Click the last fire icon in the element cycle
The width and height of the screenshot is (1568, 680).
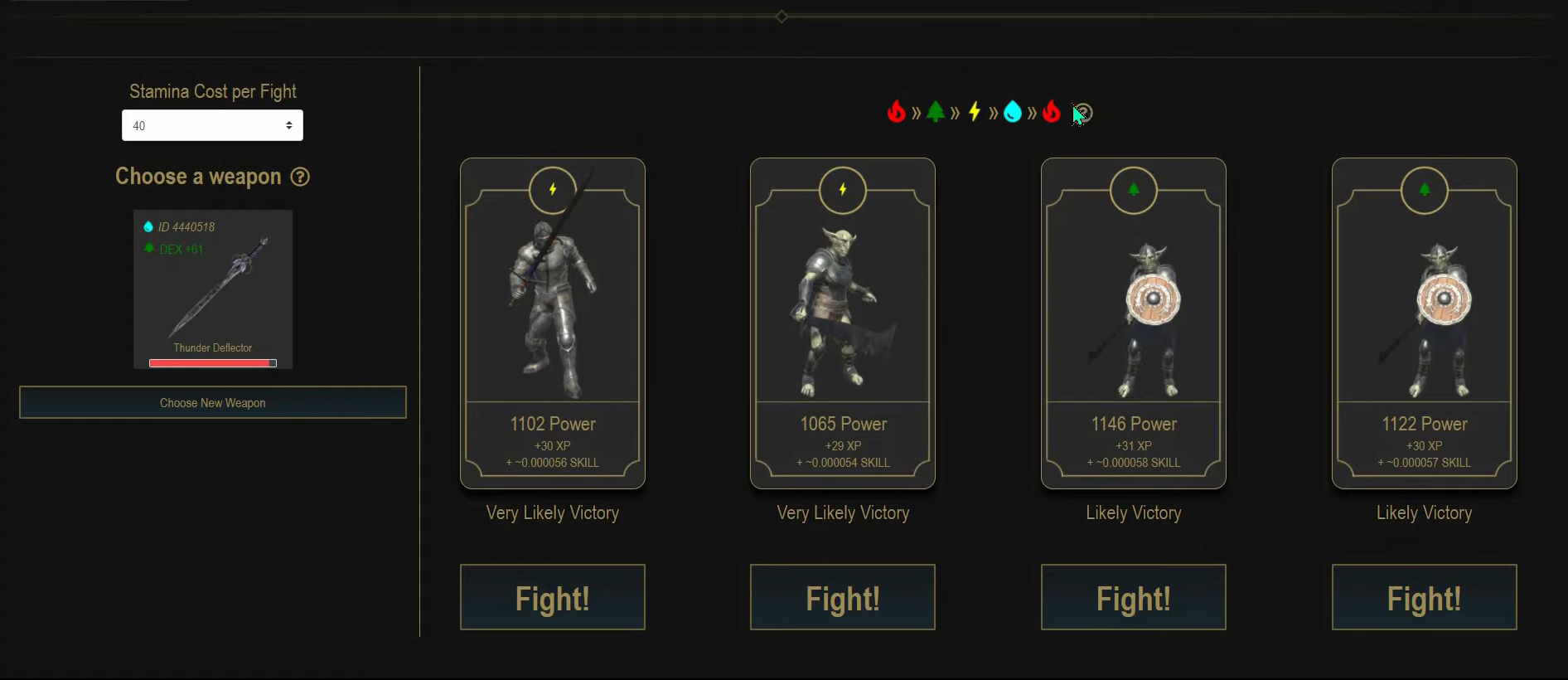1051,112
